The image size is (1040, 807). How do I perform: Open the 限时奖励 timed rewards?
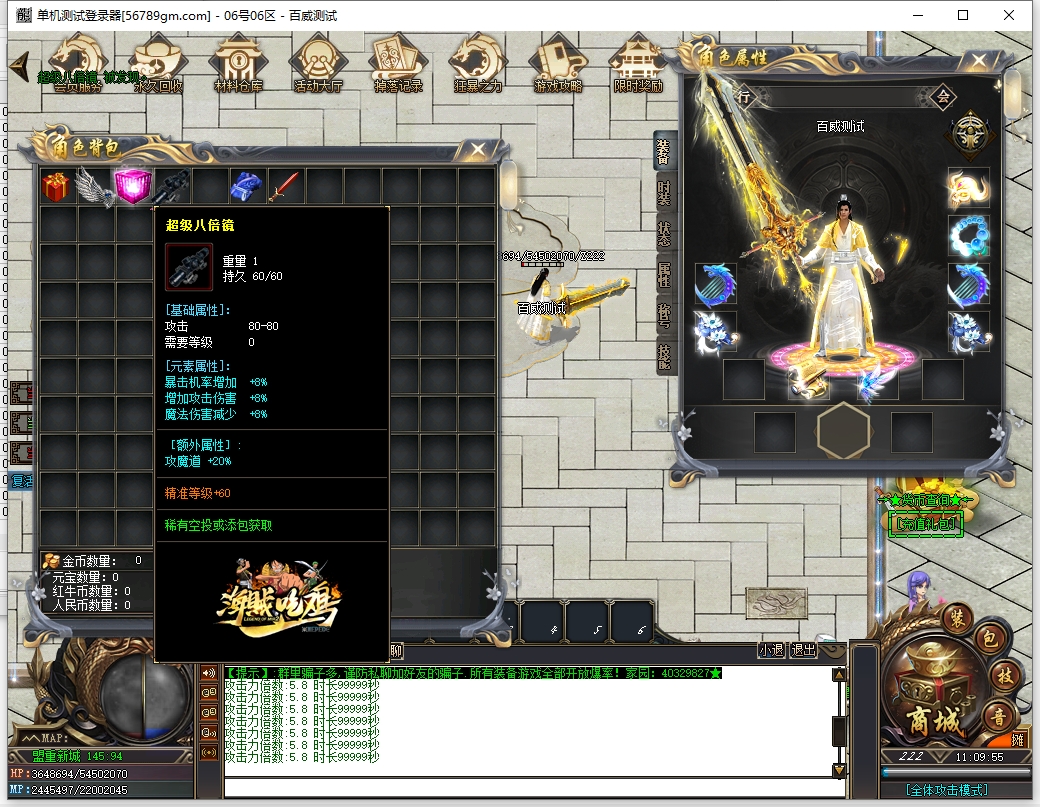click(x=638, y=64)
